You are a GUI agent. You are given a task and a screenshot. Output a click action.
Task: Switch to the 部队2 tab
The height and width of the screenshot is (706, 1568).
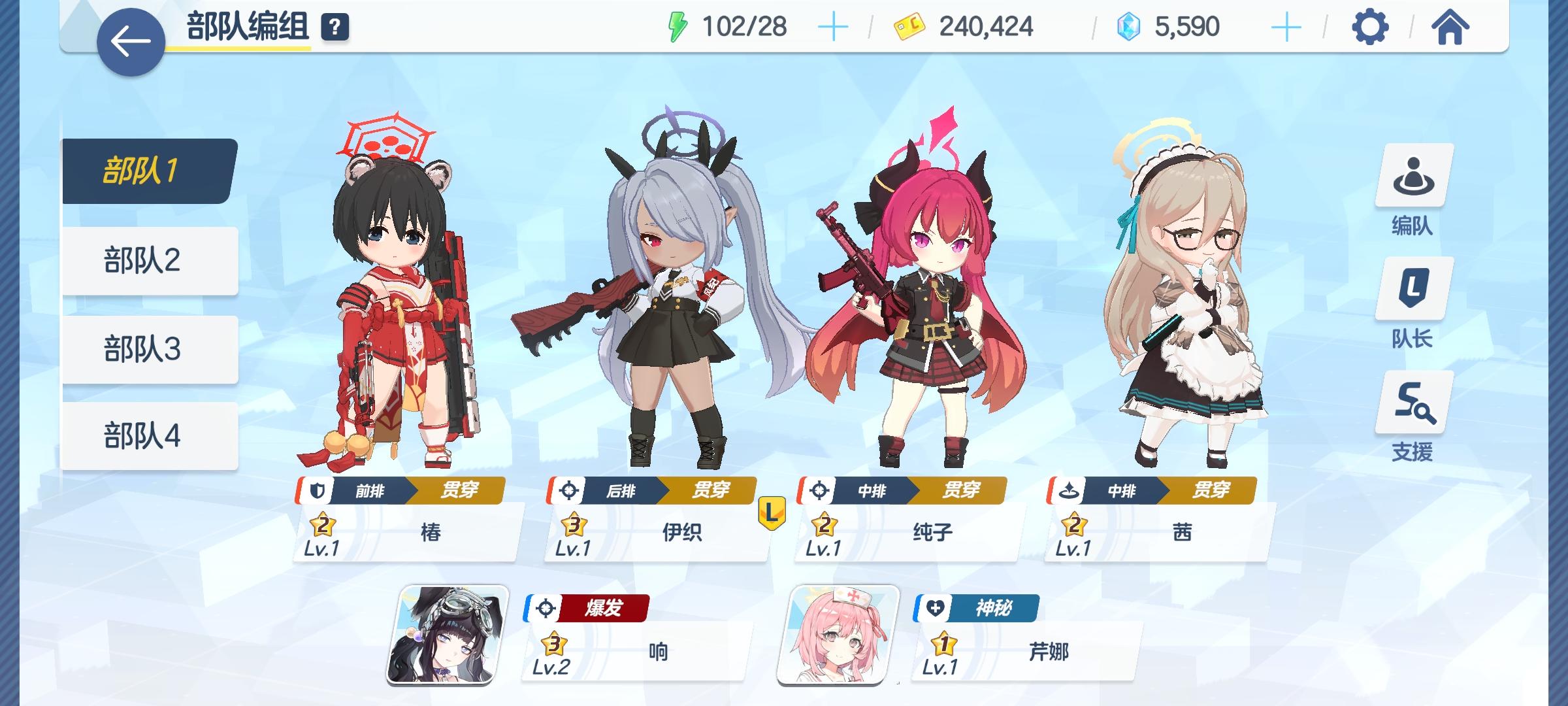coord(145,259)
